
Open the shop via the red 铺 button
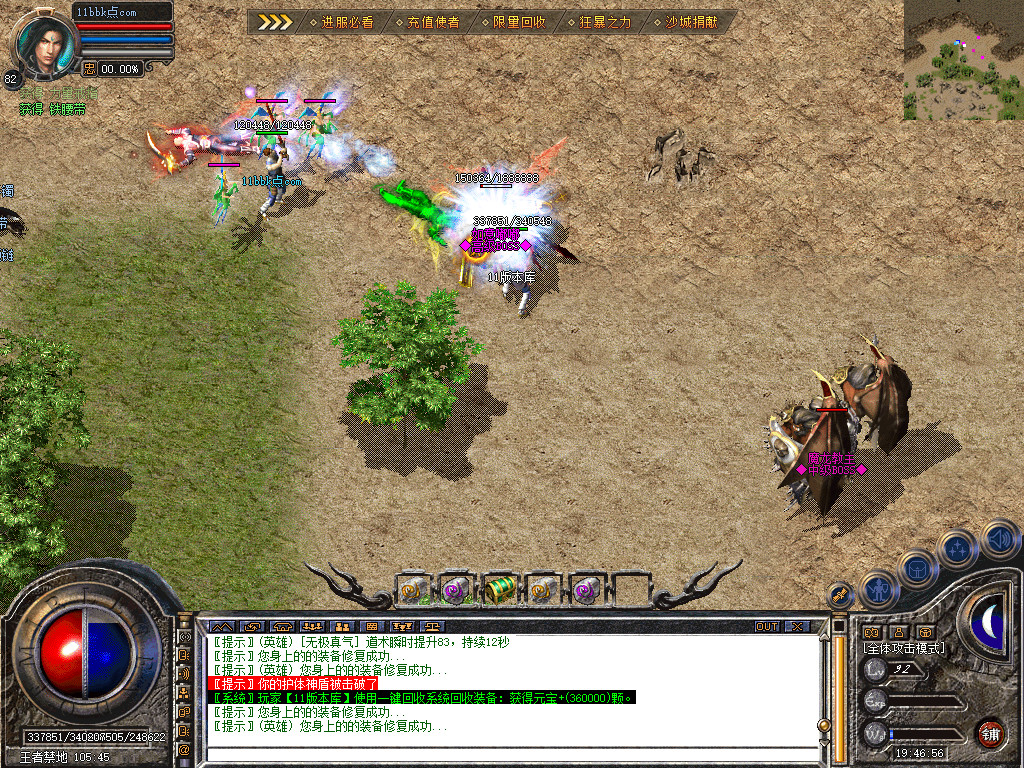(x=990, y=733)
